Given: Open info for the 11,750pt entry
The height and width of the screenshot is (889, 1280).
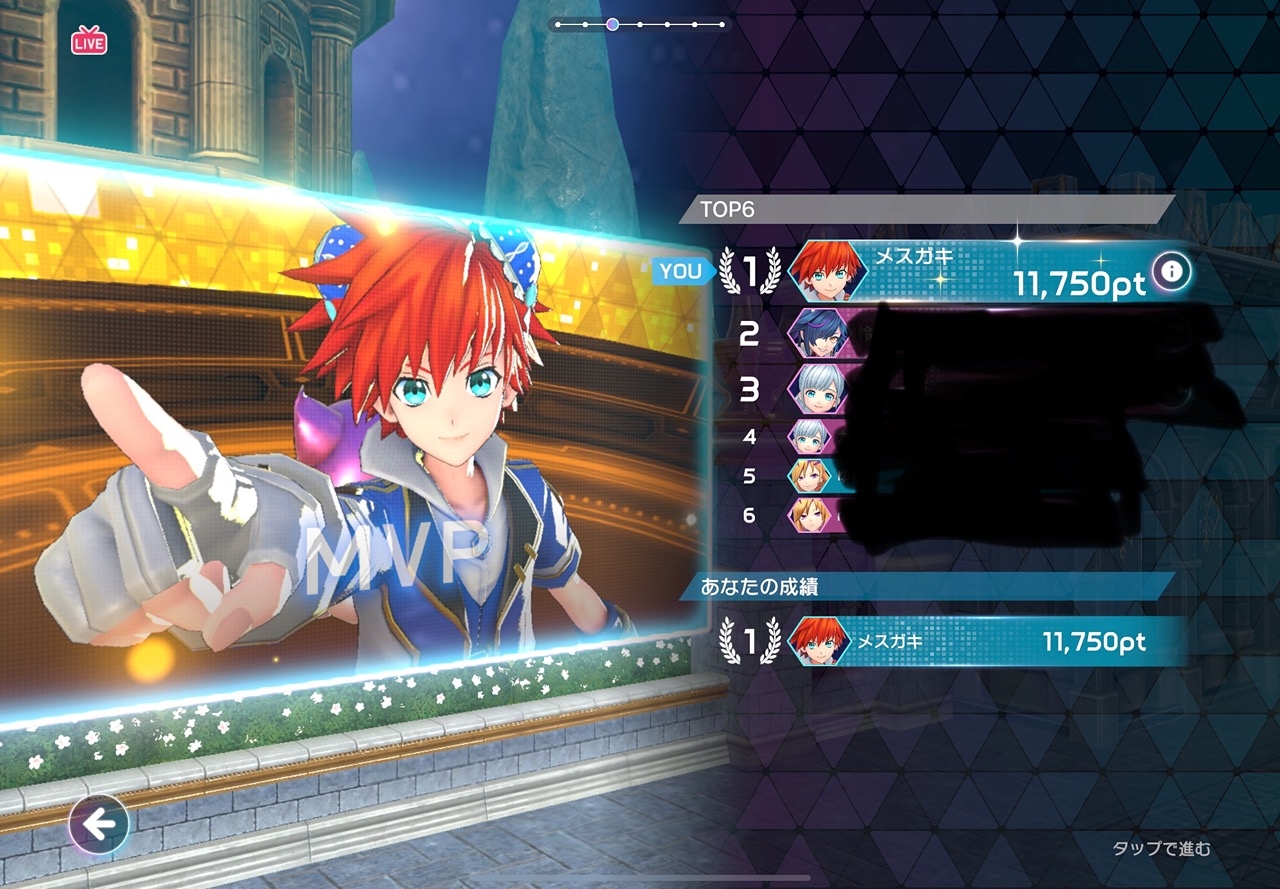Looking at the screenshot, I should pyautogui.click(x=1171, y=271).
